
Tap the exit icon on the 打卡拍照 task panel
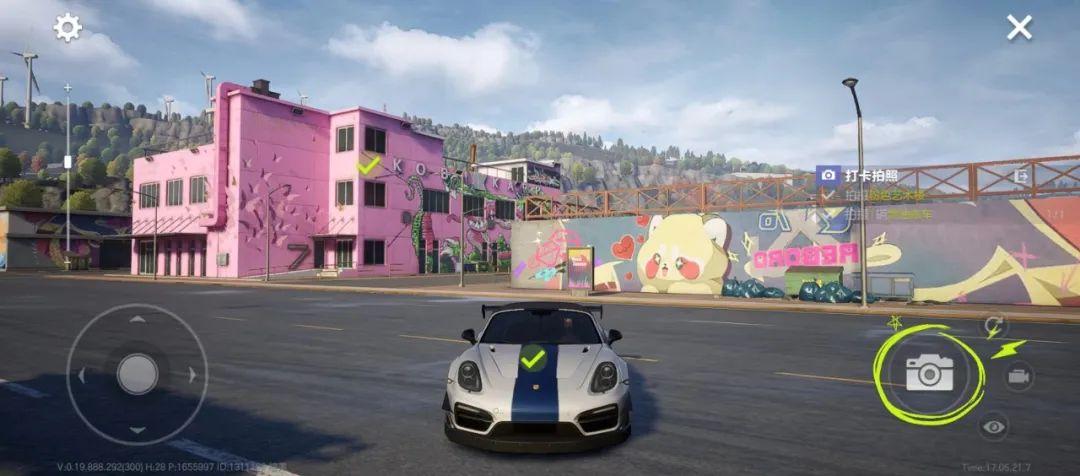click(x=1021, y=176)
